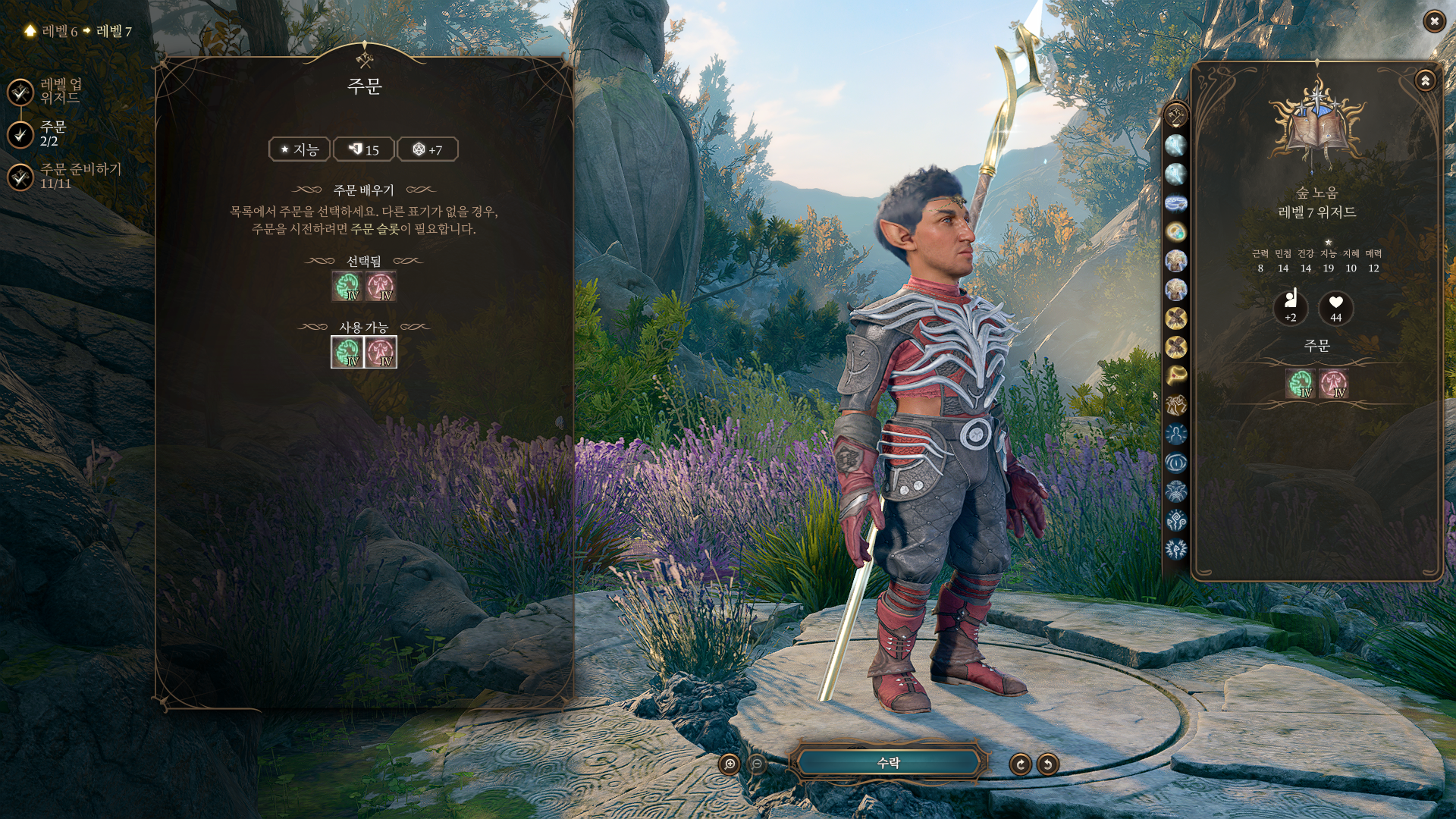
Task: Close the level-up screen
Action: 1433,21
